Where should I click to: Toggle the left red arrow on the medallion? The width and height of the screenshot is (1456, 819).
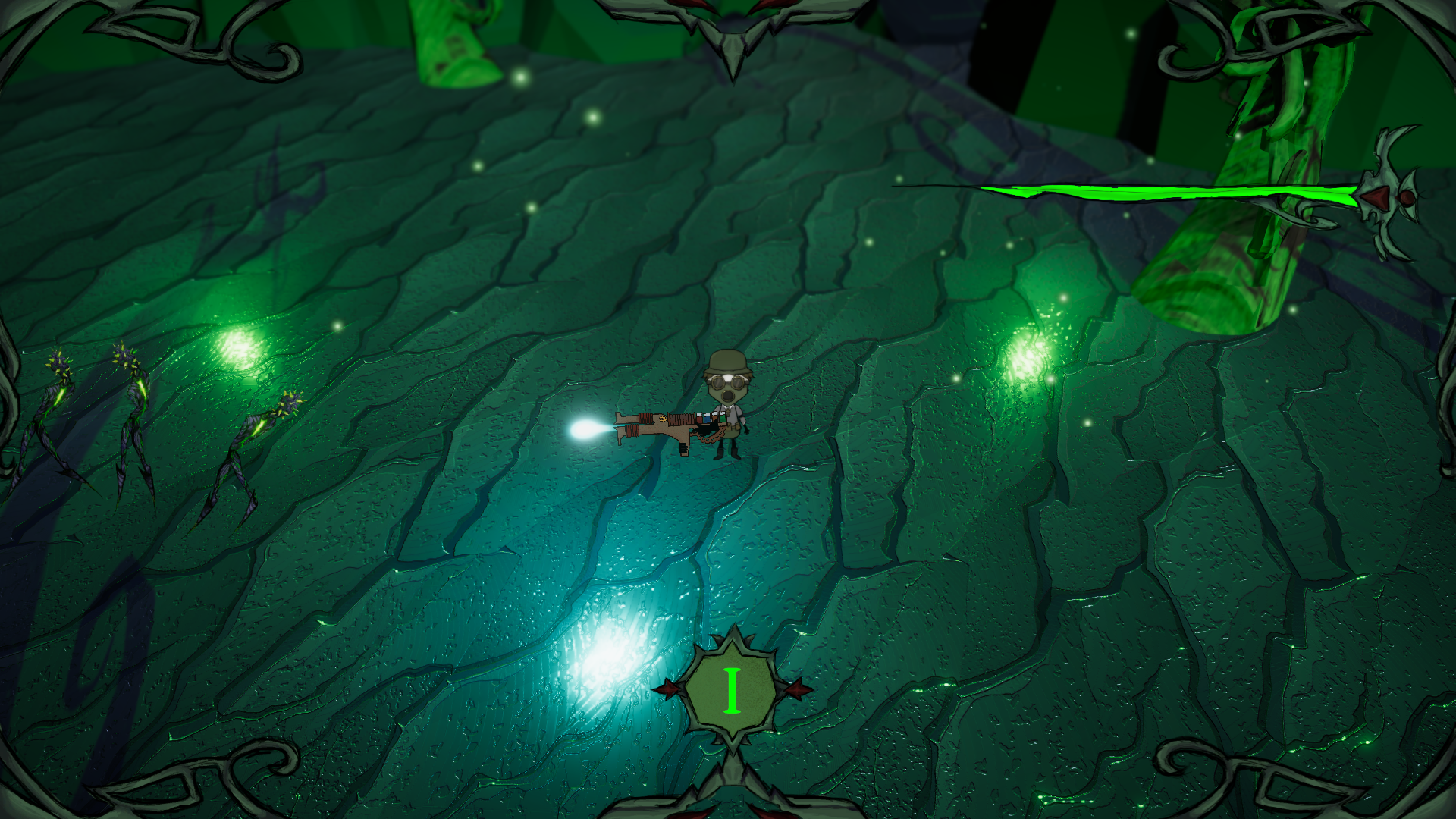click(x=667, y=688)
